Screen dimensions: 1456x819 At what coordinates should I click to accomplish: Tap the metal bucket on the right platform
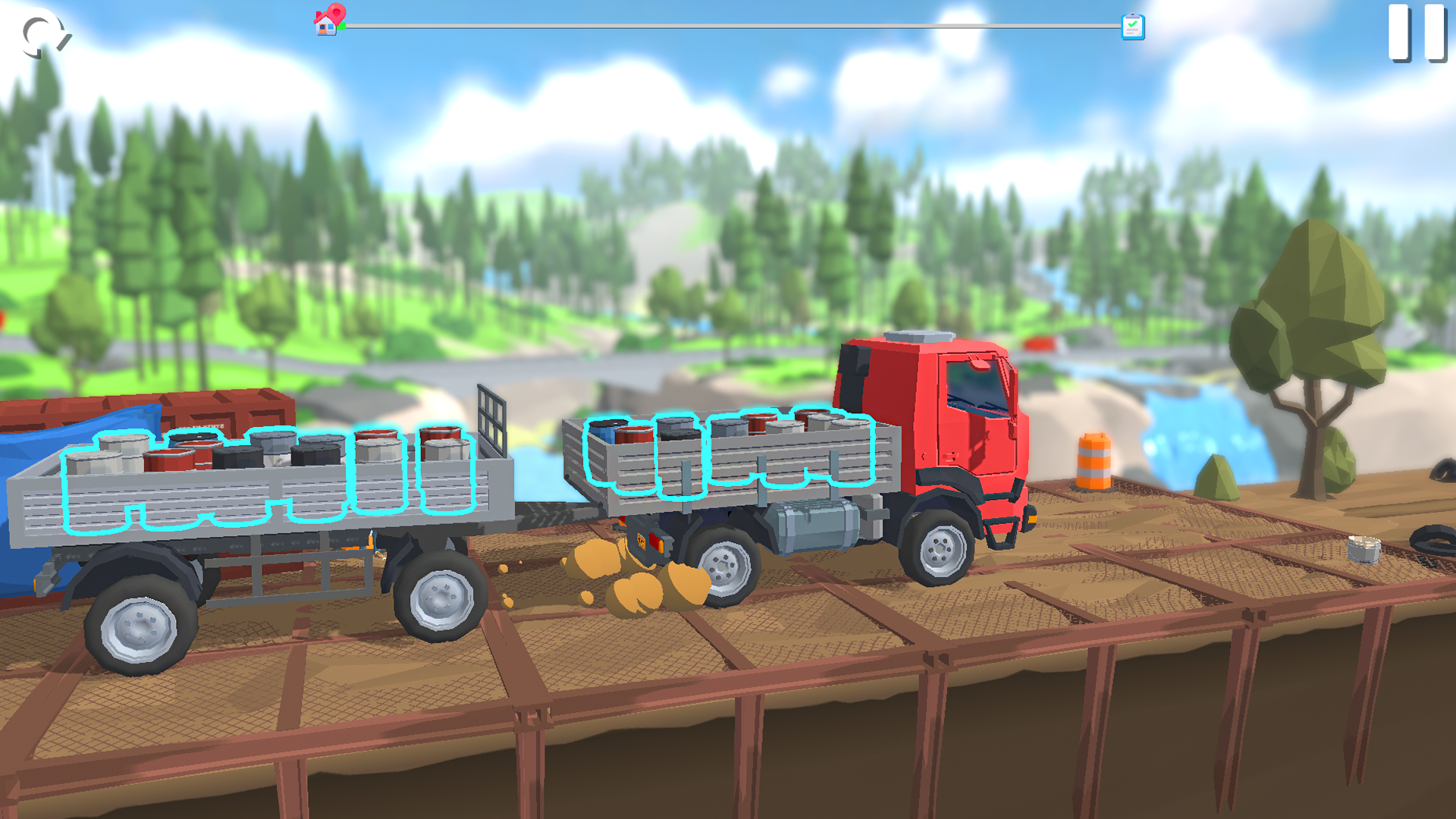(x=1365, y=548)
